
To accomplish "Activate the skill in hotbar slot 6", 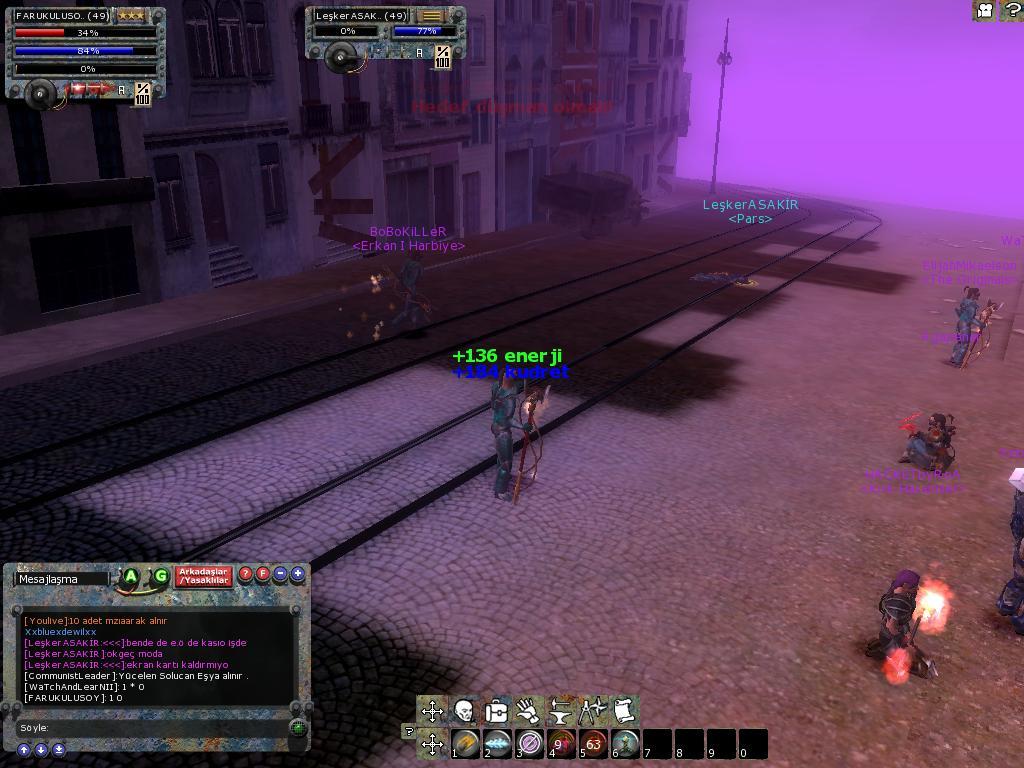I will coord(625,744).
